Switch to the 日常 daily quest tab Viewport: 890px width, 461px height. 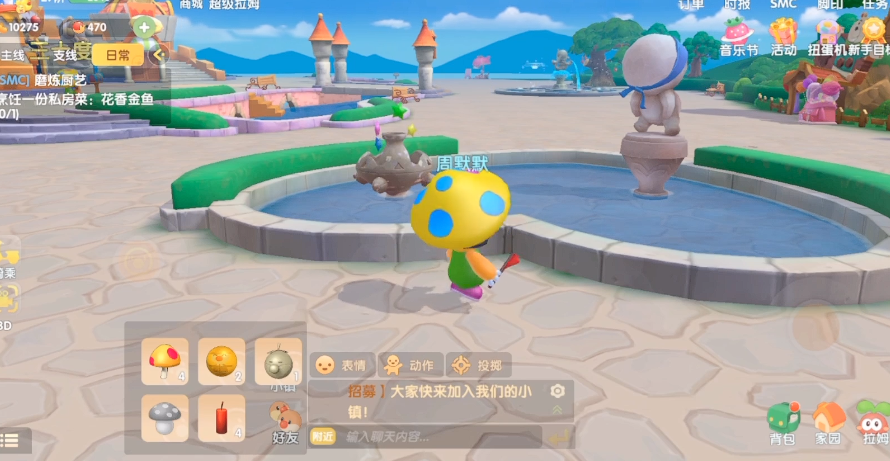click(118, 55)
